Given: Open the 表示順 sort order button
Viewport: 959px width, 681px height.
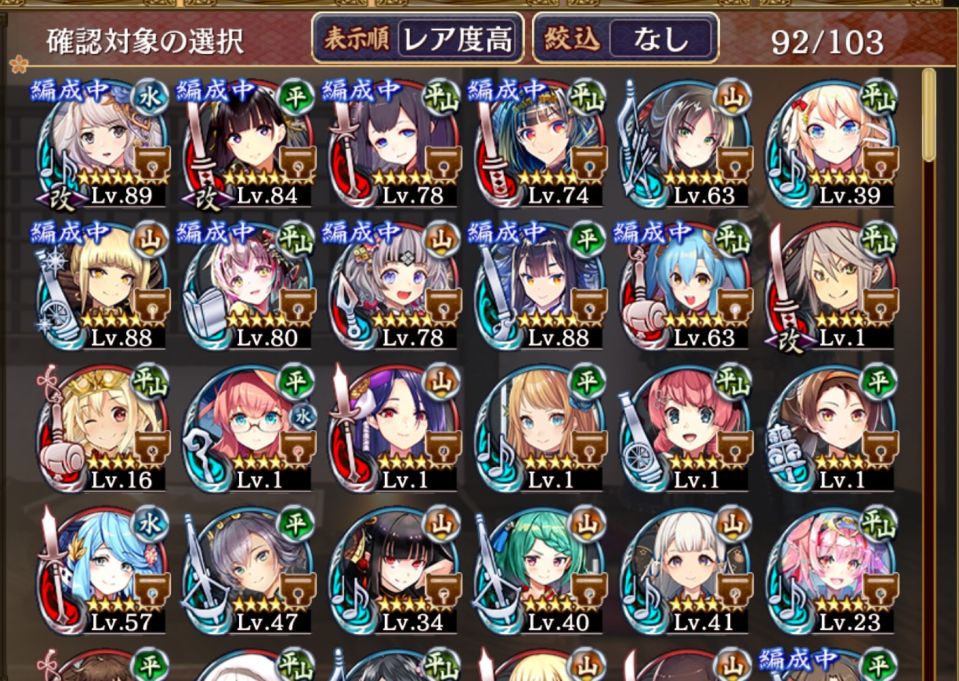Looking at the screenshot, I should coord(417,39).
